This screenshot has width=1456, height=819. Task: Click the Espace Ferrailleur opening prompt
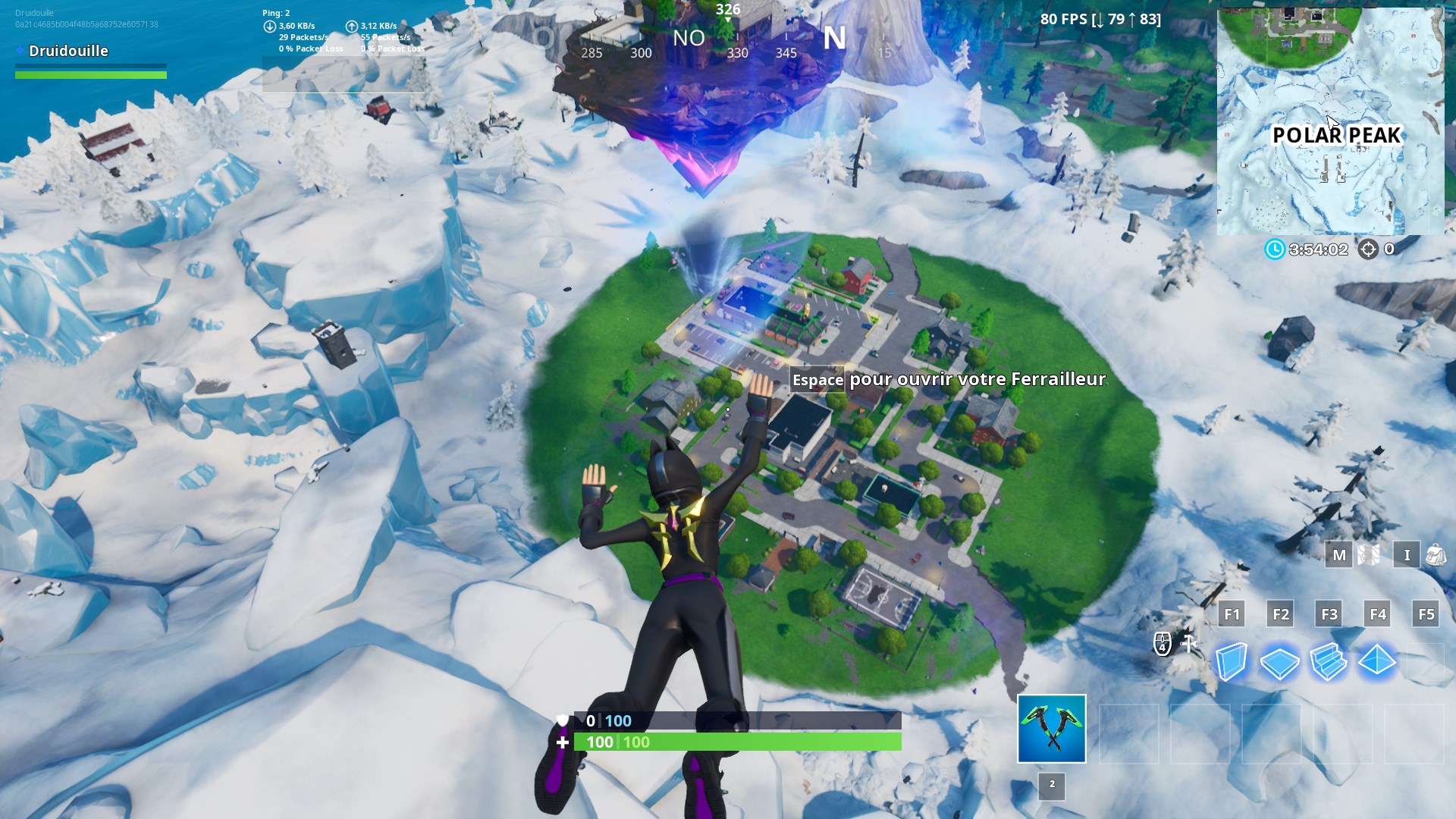(x=948, y=379)
